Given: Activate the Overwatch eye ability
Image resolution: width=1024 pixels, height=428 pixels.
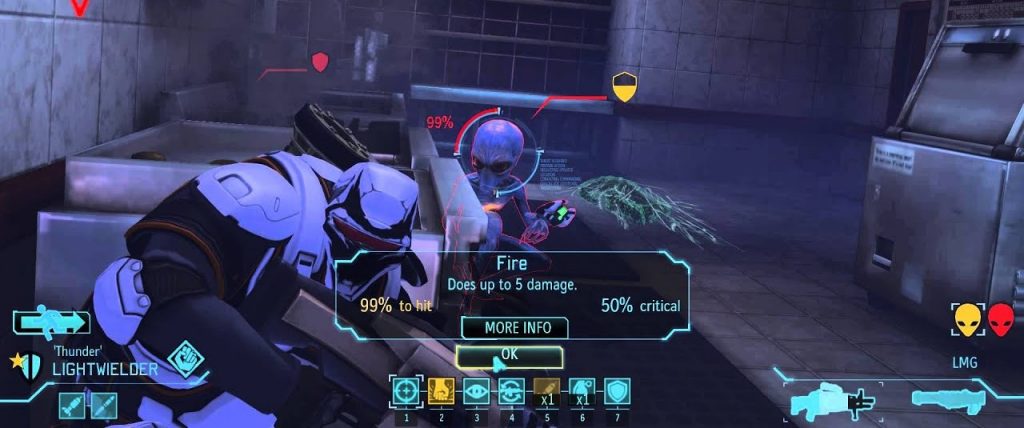Looking at the screenshot, I should click(475, 392).
